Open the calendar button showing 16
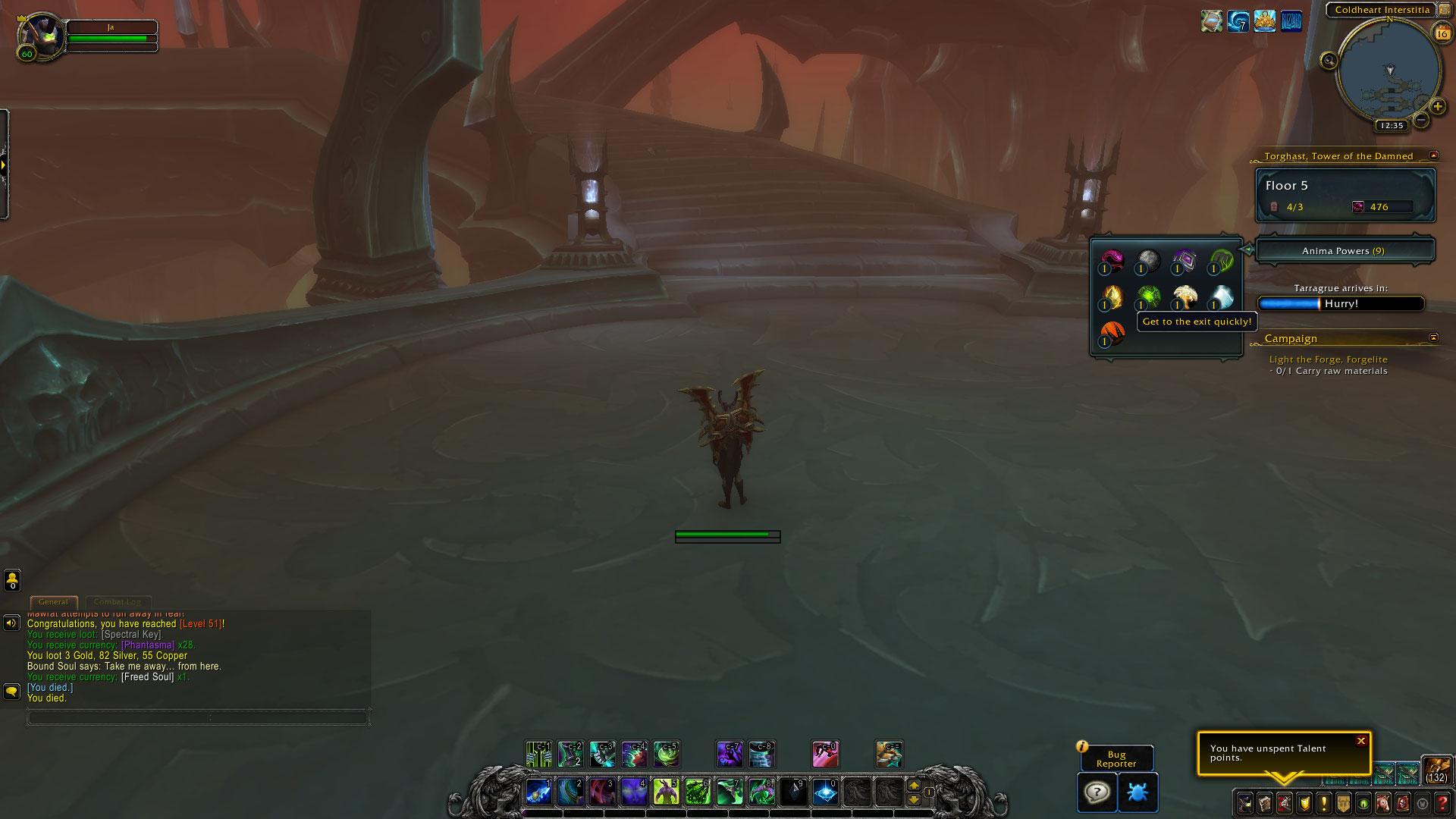This screenshot has height=819, width=1456. (x=1441, y=33)
